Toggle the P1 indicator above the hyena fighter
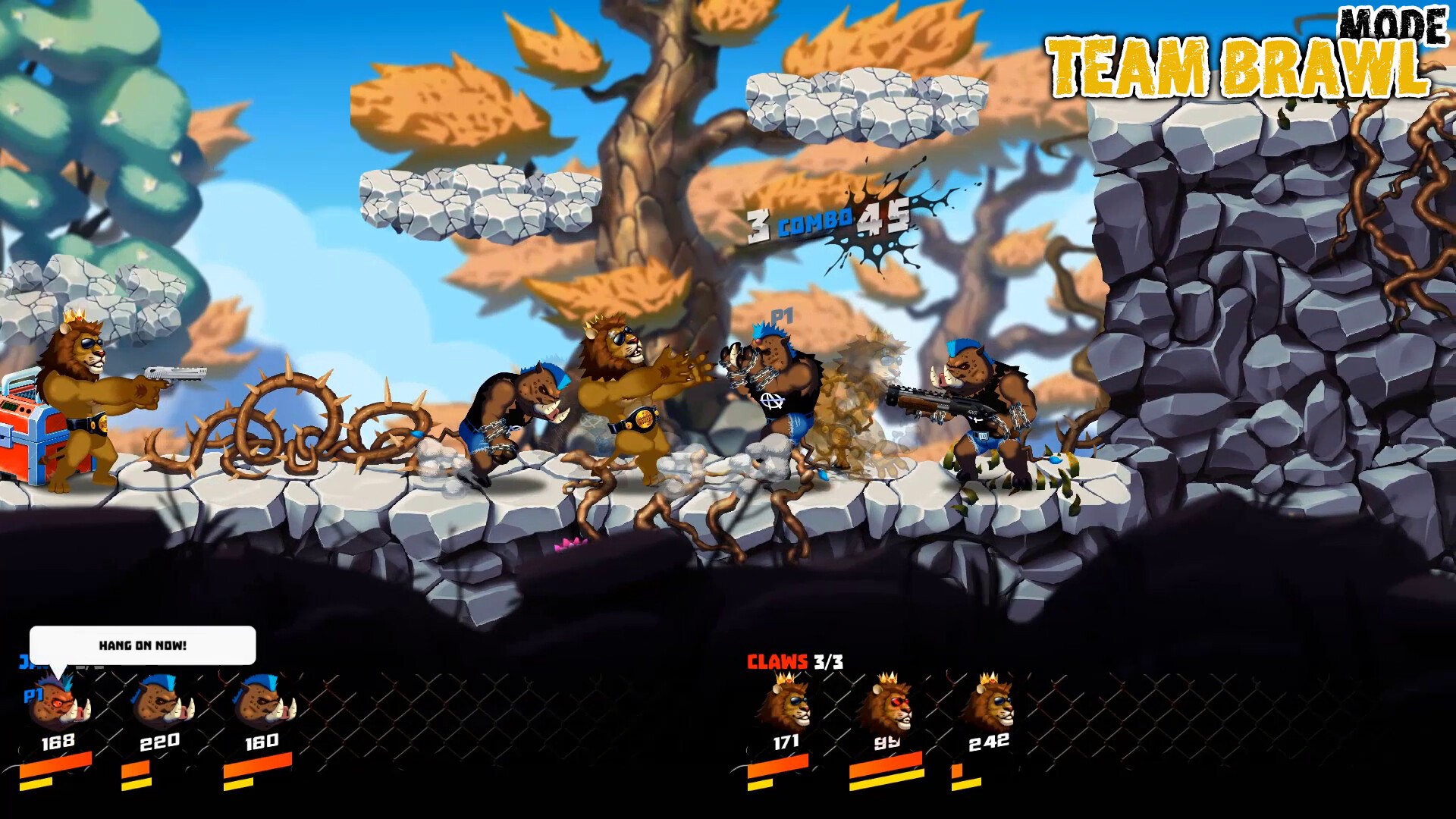The image size is (1456, 819). pyautogui.click(x=781, y=318)
